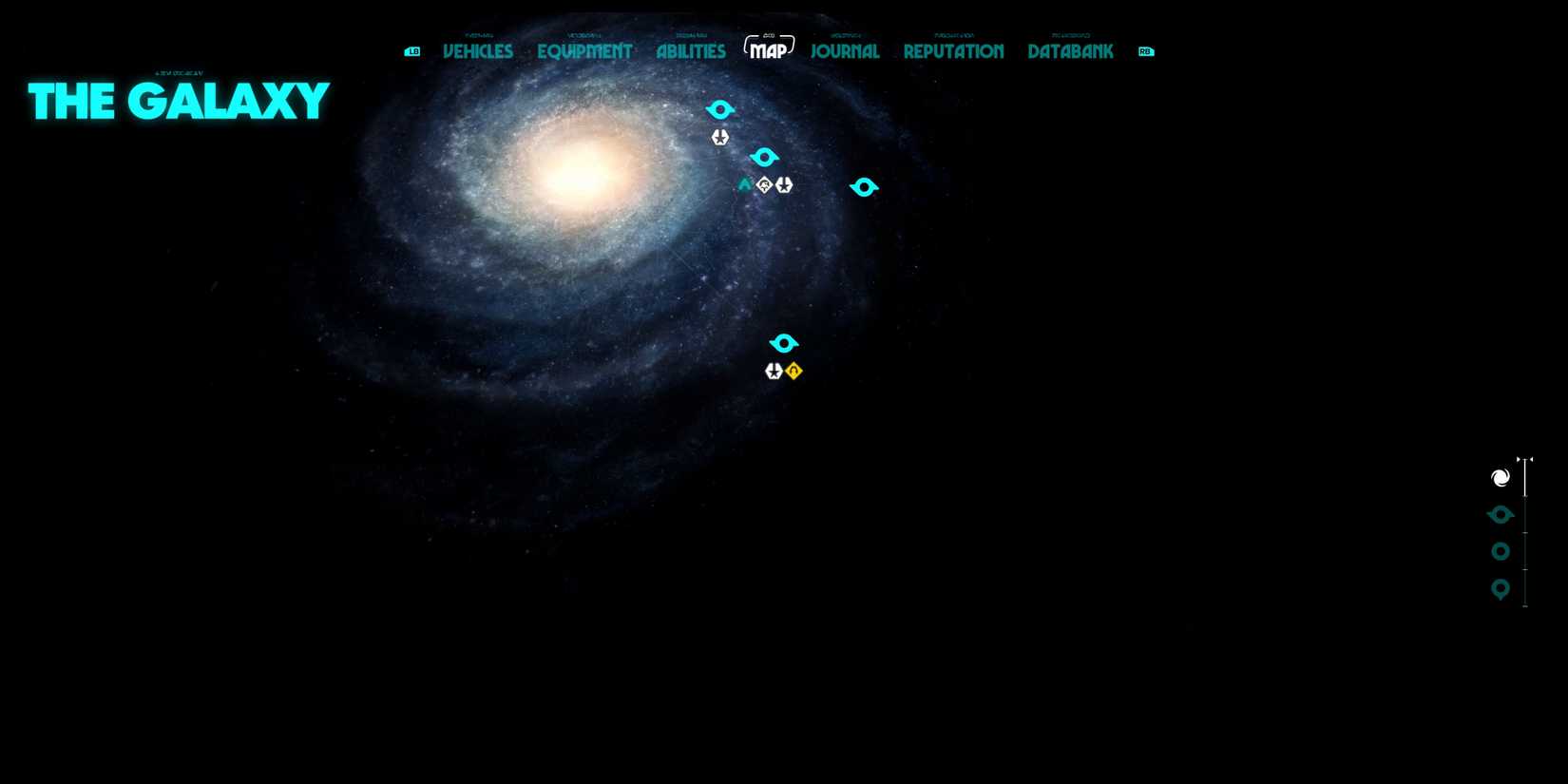The height and width of the screenshot is (784, 1568).
Task: Select the rightmost isolated star system marker
Action: tap(864, 187)
